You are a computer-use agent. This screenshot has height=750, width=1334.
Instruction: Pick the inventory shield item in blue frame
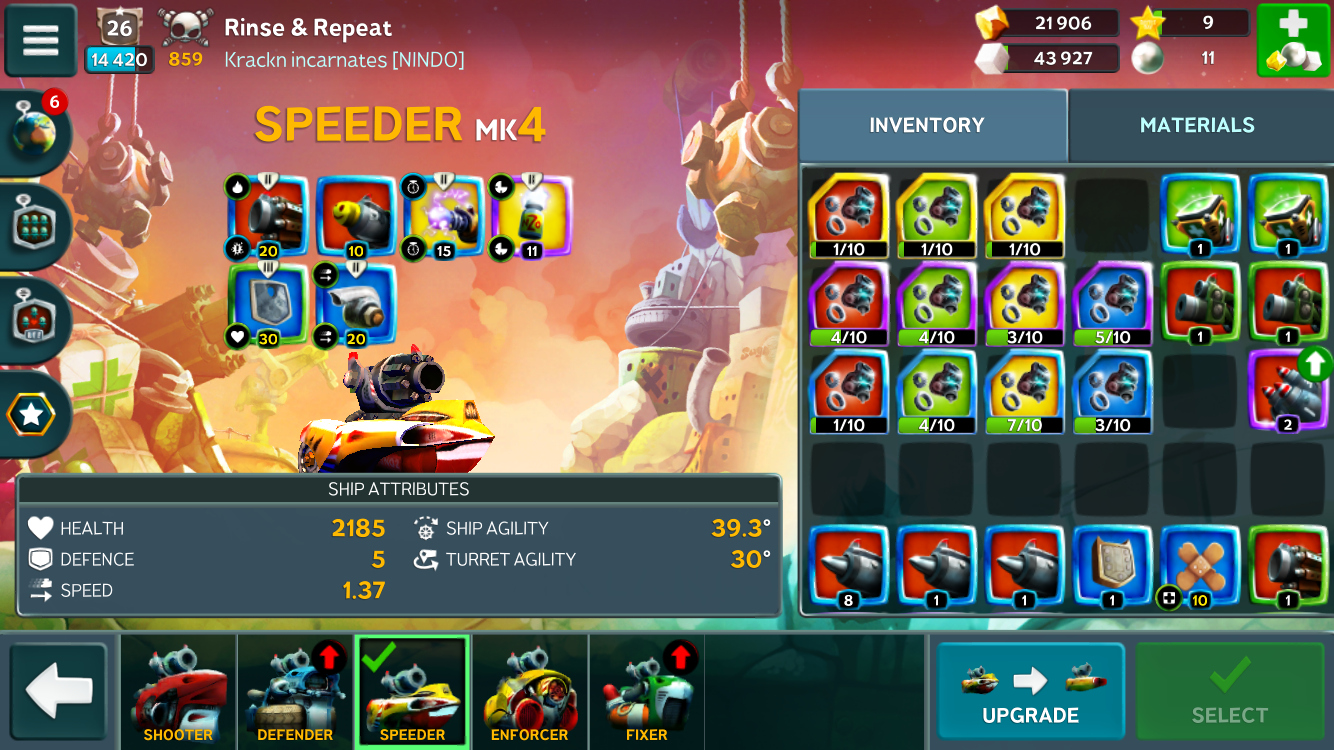click(x=1111, y=566)
